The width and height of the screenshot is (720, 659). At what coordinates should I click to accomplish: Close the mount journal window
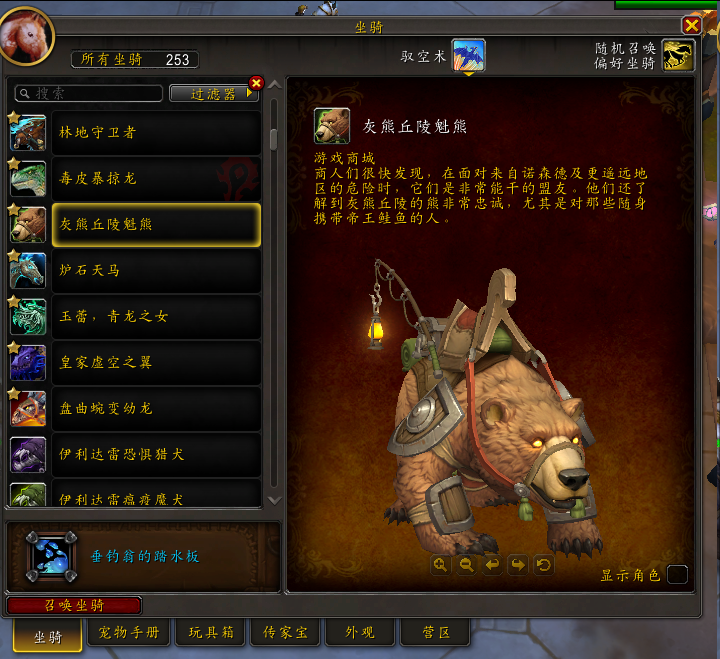pyautogui.click(x=691, y=25)
